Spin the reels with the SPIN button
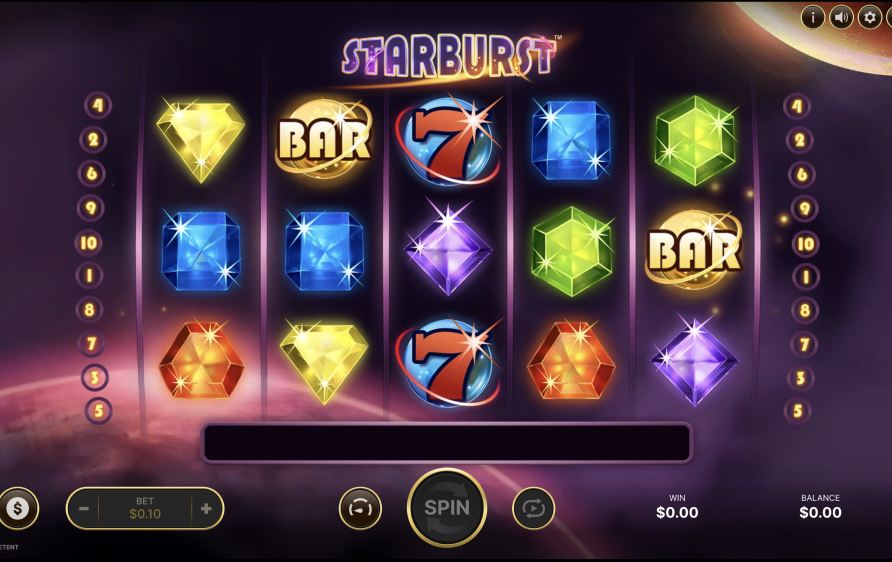This screenshot has width=892, height=562. [x=446, y=507]
